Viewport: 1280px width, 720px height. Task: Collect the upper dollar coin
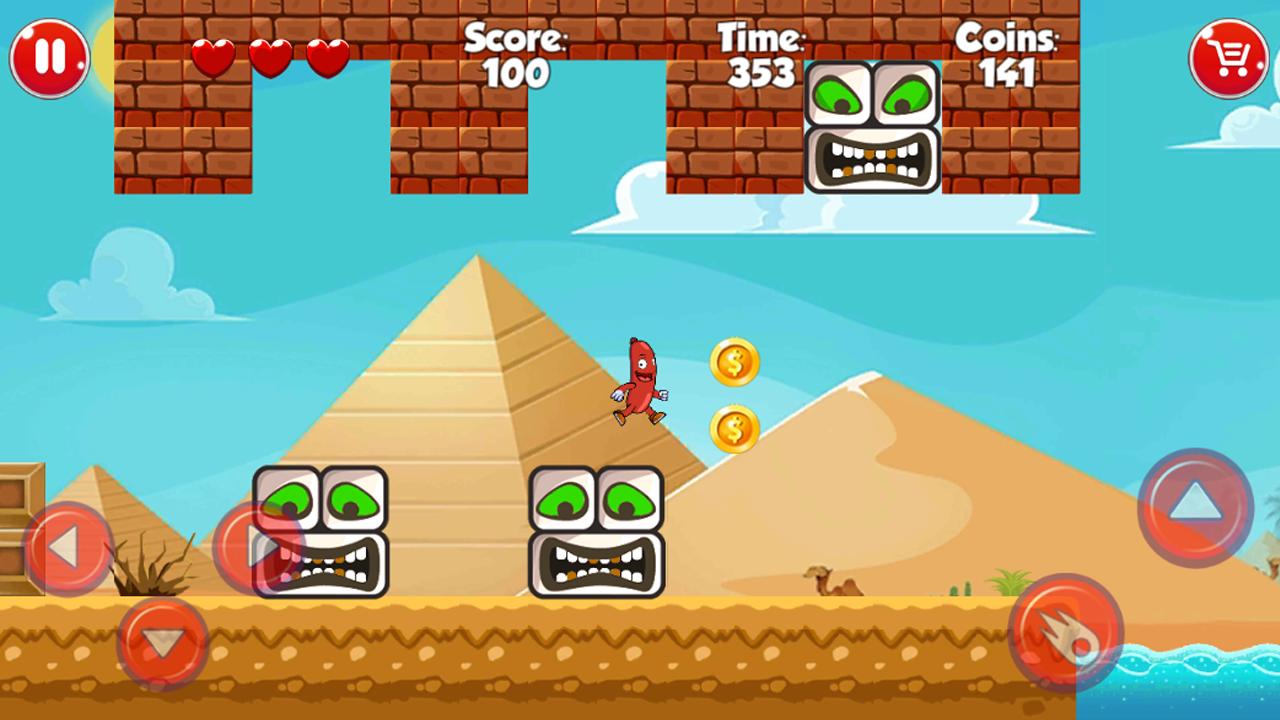(735, 363)
